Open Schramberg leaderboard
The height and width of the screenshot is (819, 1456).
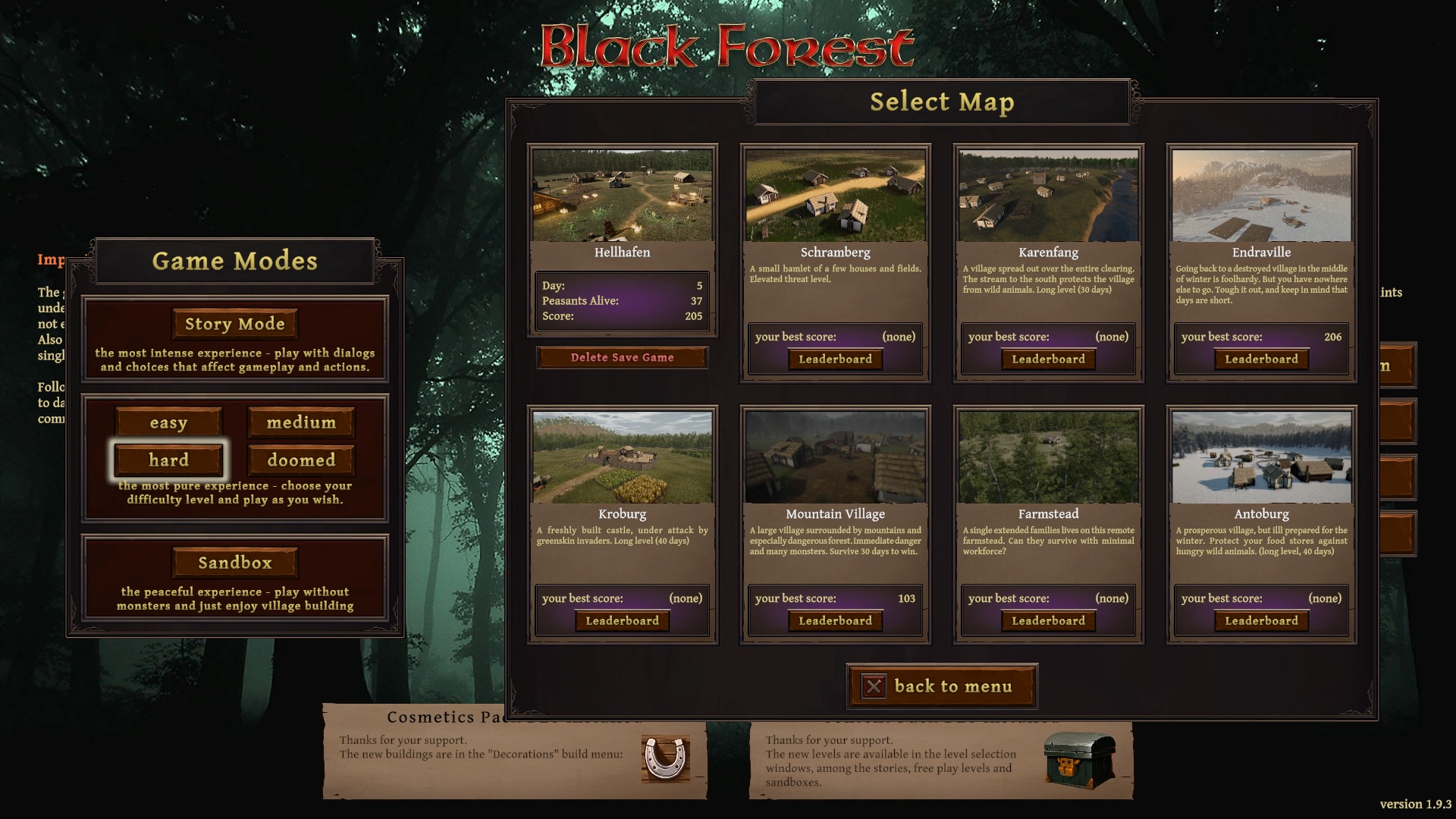(835, 359)
